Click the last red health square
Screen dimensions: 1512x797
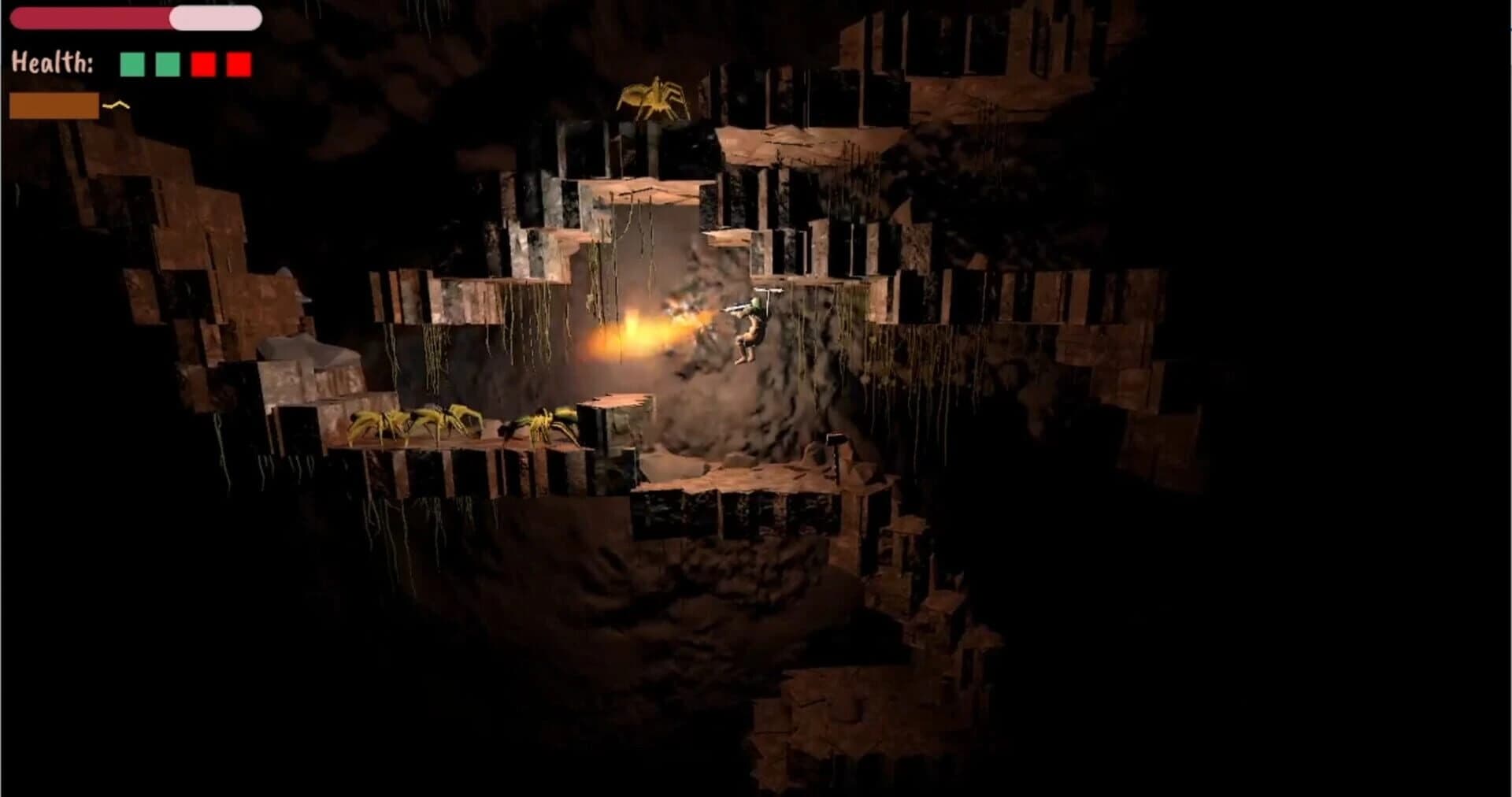point(239,64)
